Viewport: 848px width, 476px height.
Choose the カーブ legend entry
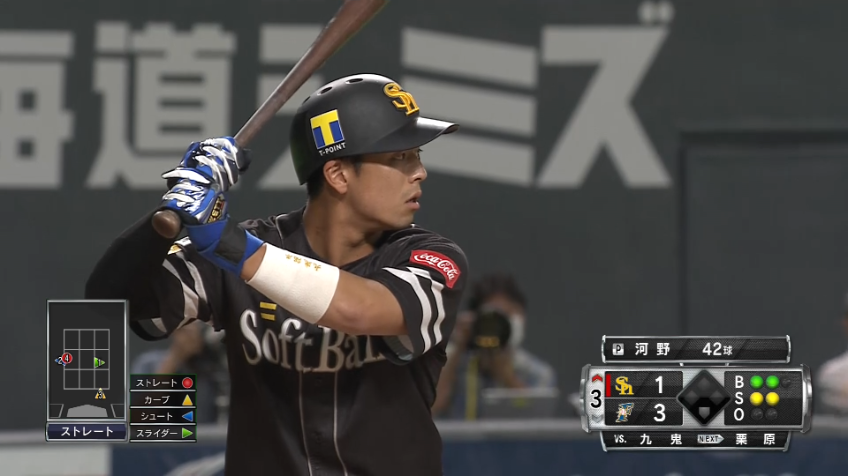[162, 400]
